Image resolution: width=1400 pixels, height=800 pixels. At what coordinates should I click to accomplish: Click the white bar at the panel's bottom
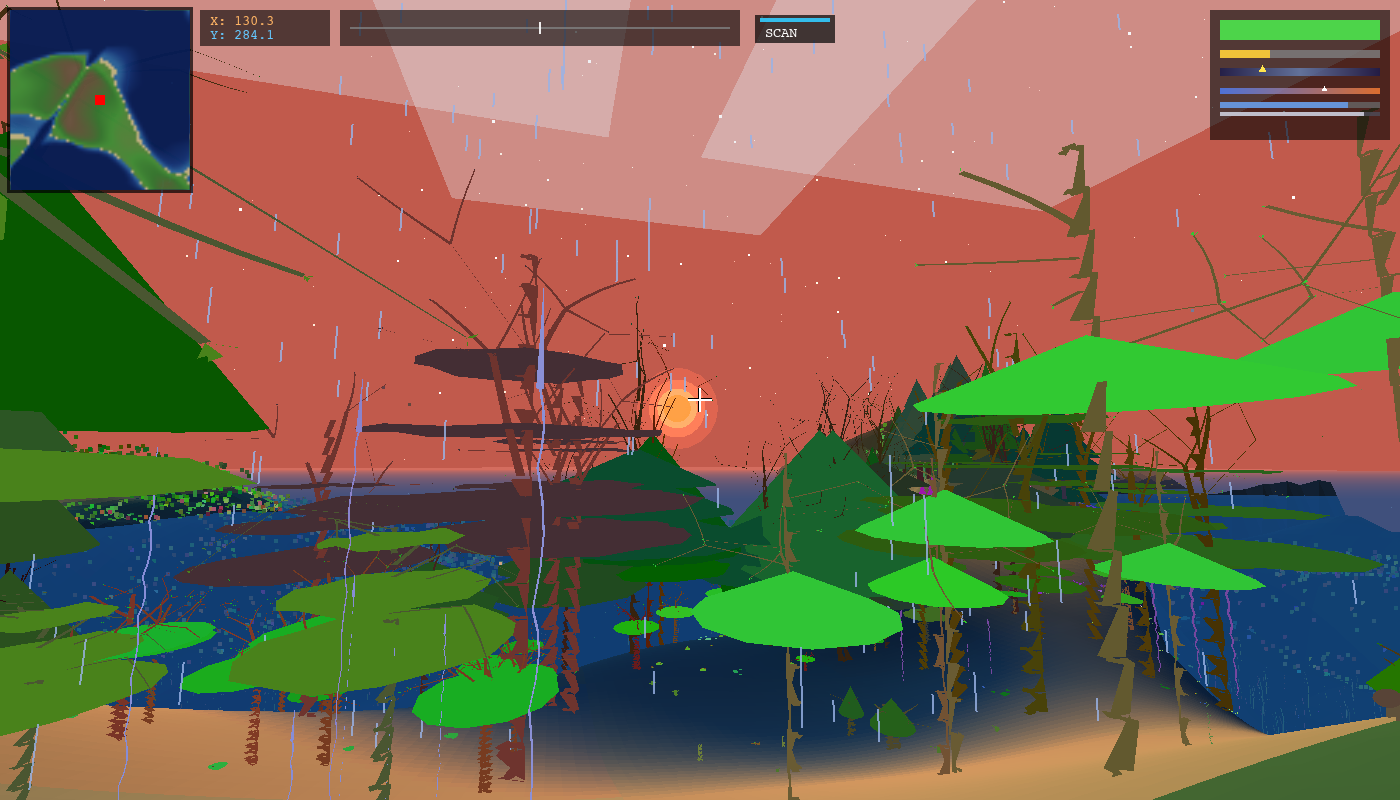click(x=1290, y=114)
